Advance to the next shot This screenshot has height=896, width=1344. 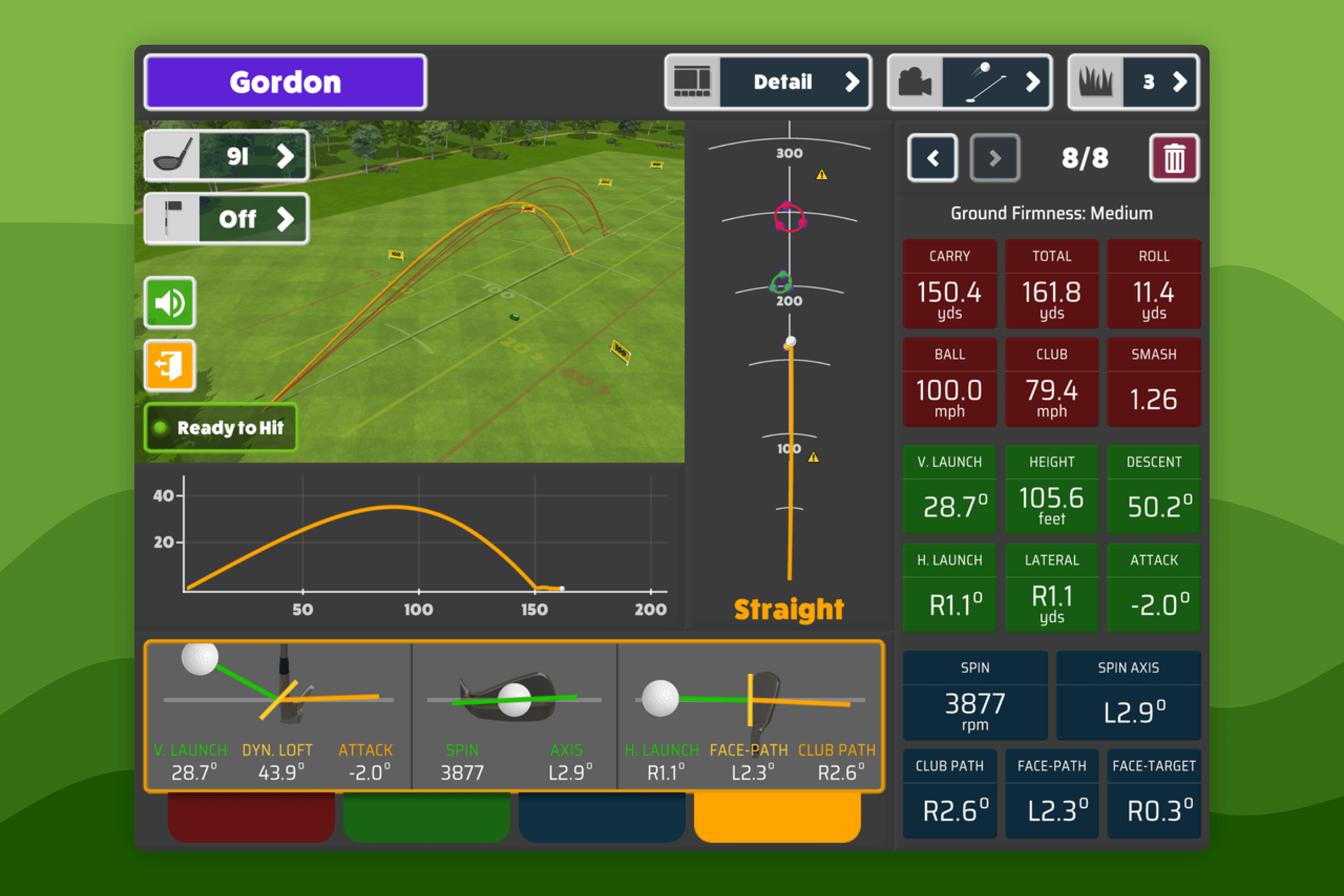994,158
